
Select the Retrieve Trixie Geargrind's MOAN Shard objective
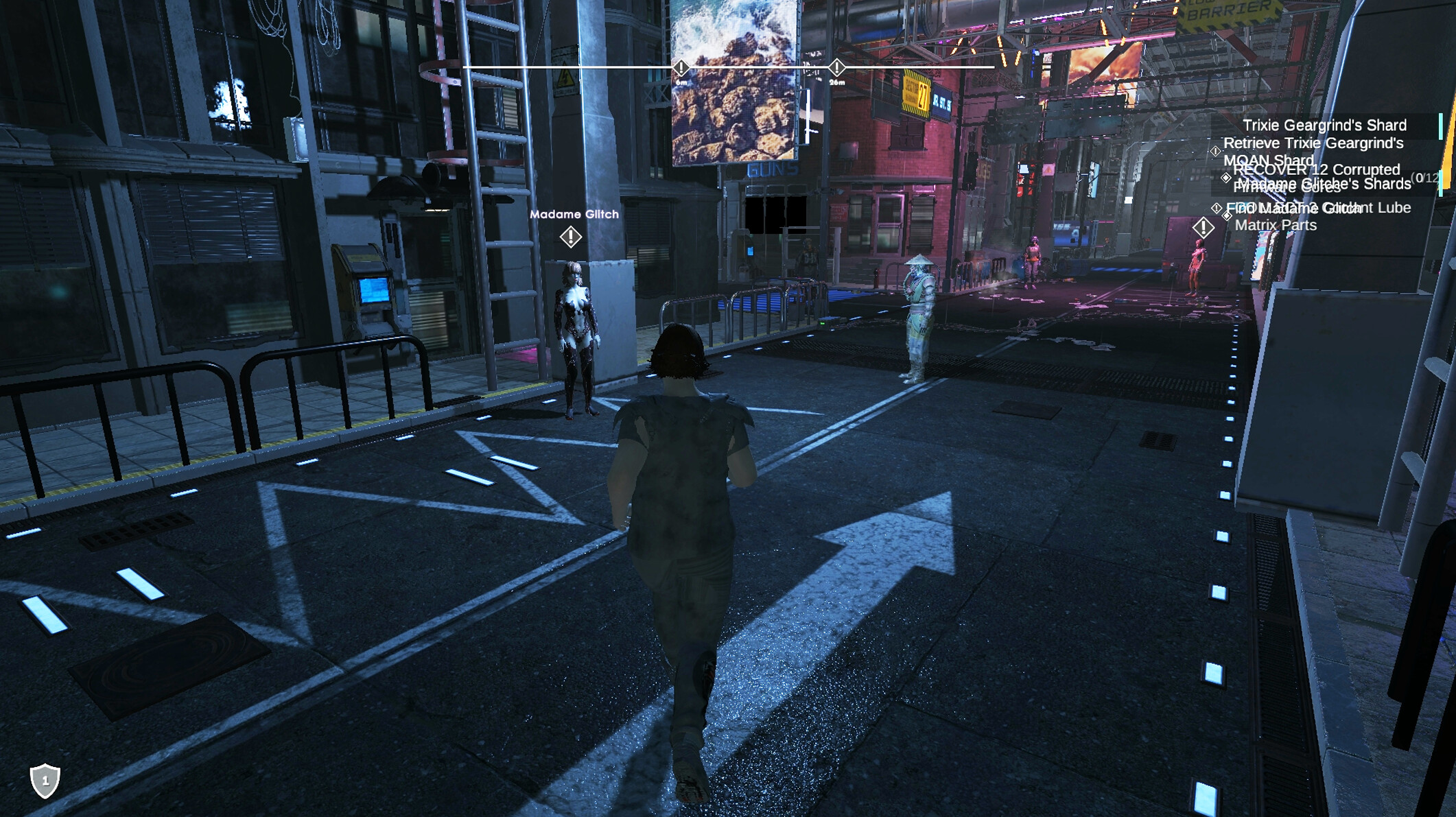point(1313,143)
